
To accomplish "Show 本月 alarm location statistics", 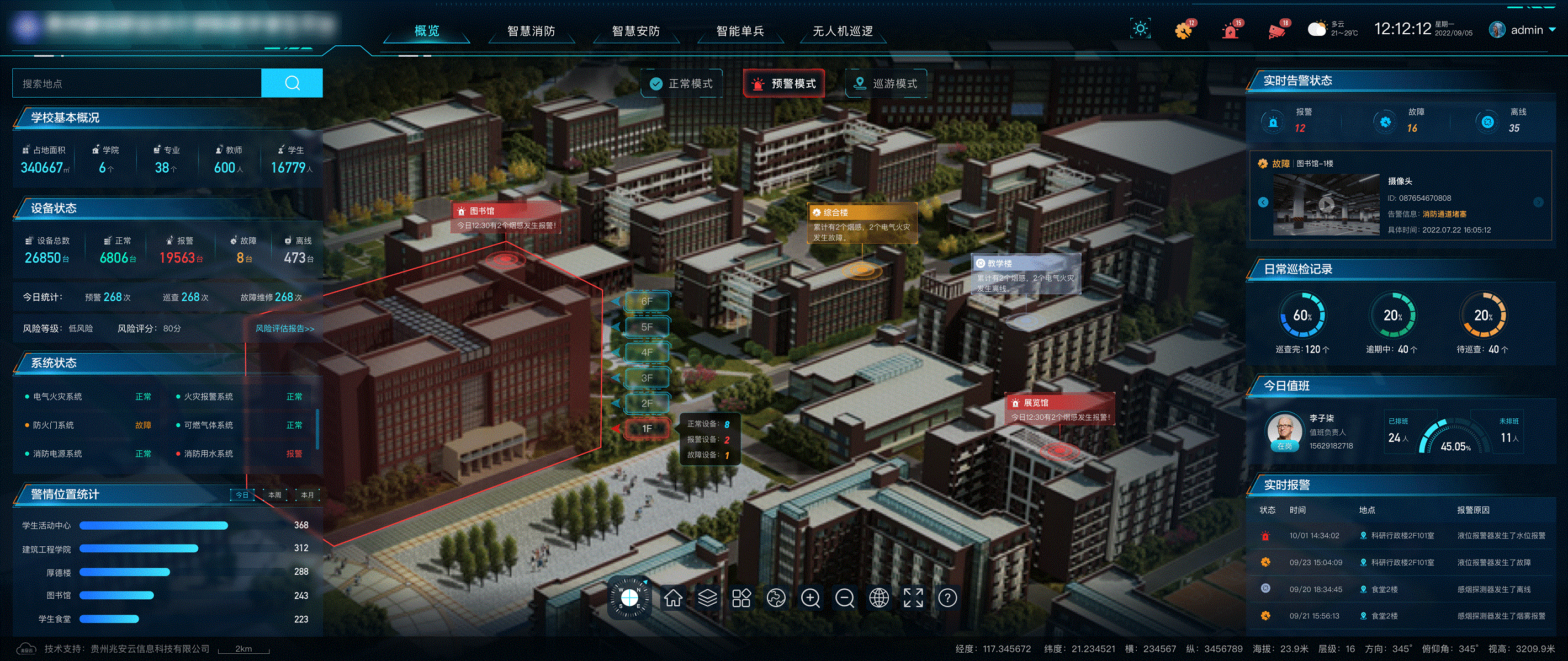I will [x=308, y=495].
